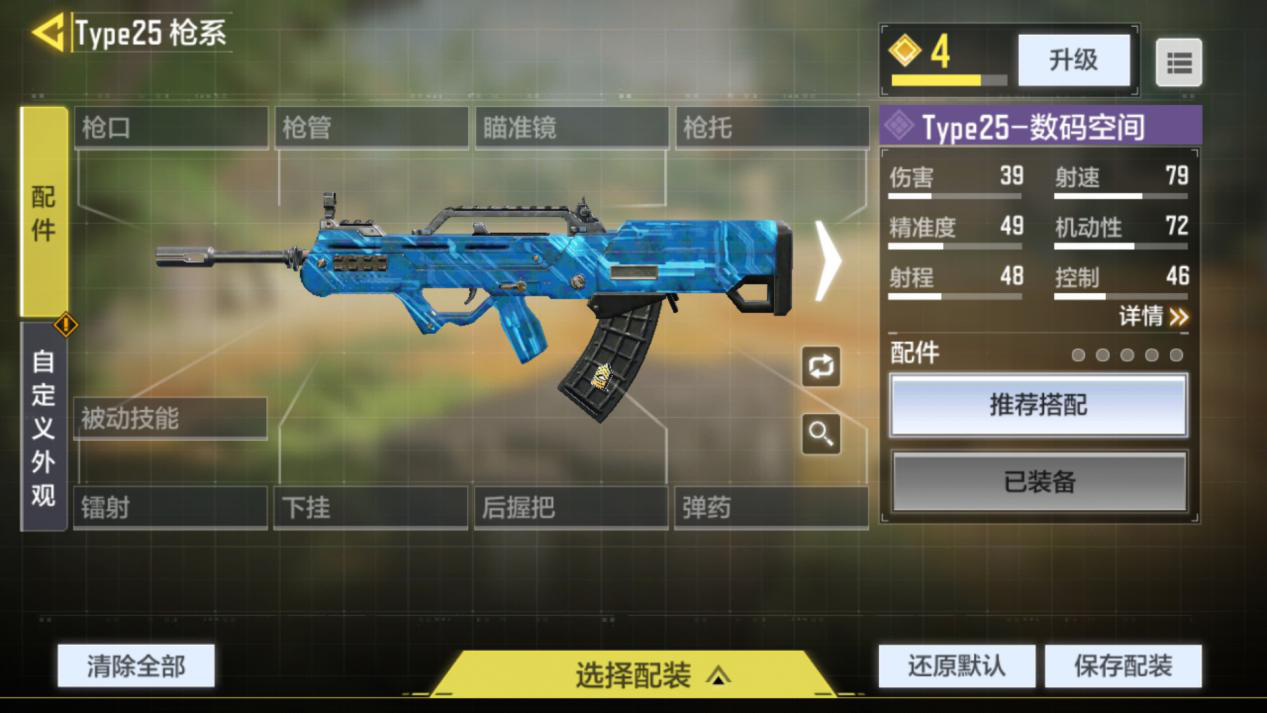Screen dimensions: 1267x713
Task: Save the loadout with 保存配装
Action: point(1123,666)
